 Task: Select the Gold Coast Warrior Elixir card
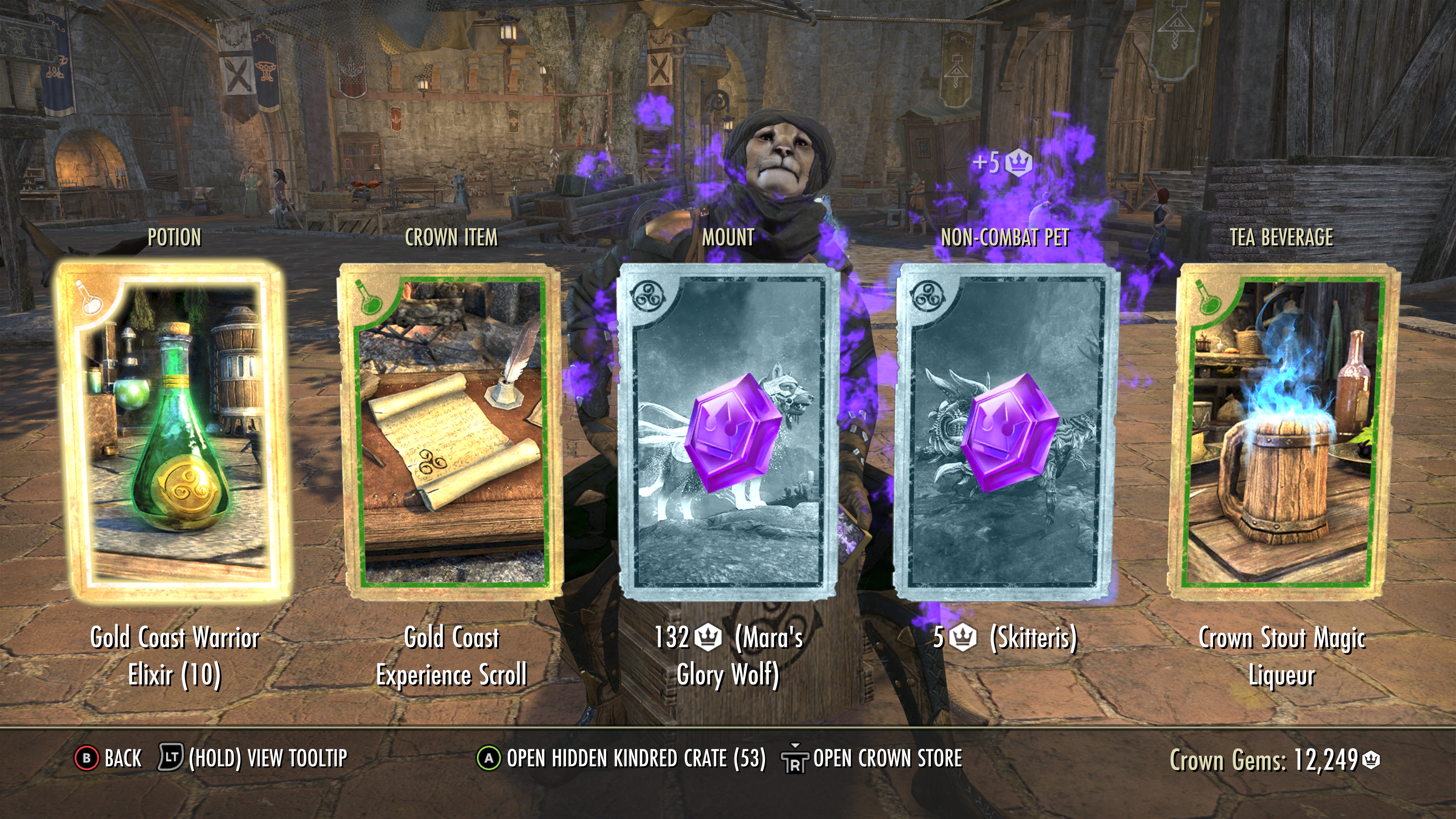point(174,432)
